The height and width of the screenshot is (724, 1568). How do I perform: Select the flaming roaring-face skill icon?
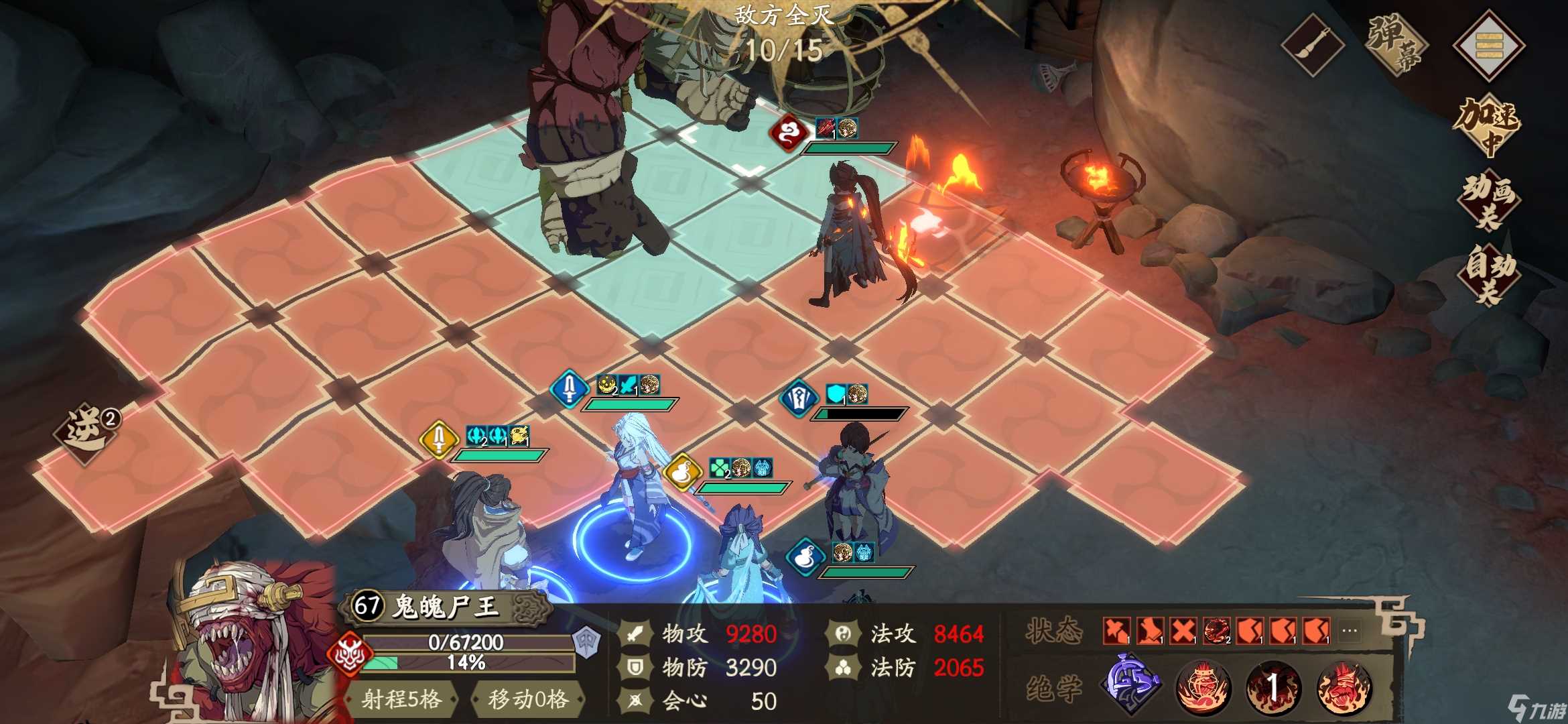point(1344,687)
